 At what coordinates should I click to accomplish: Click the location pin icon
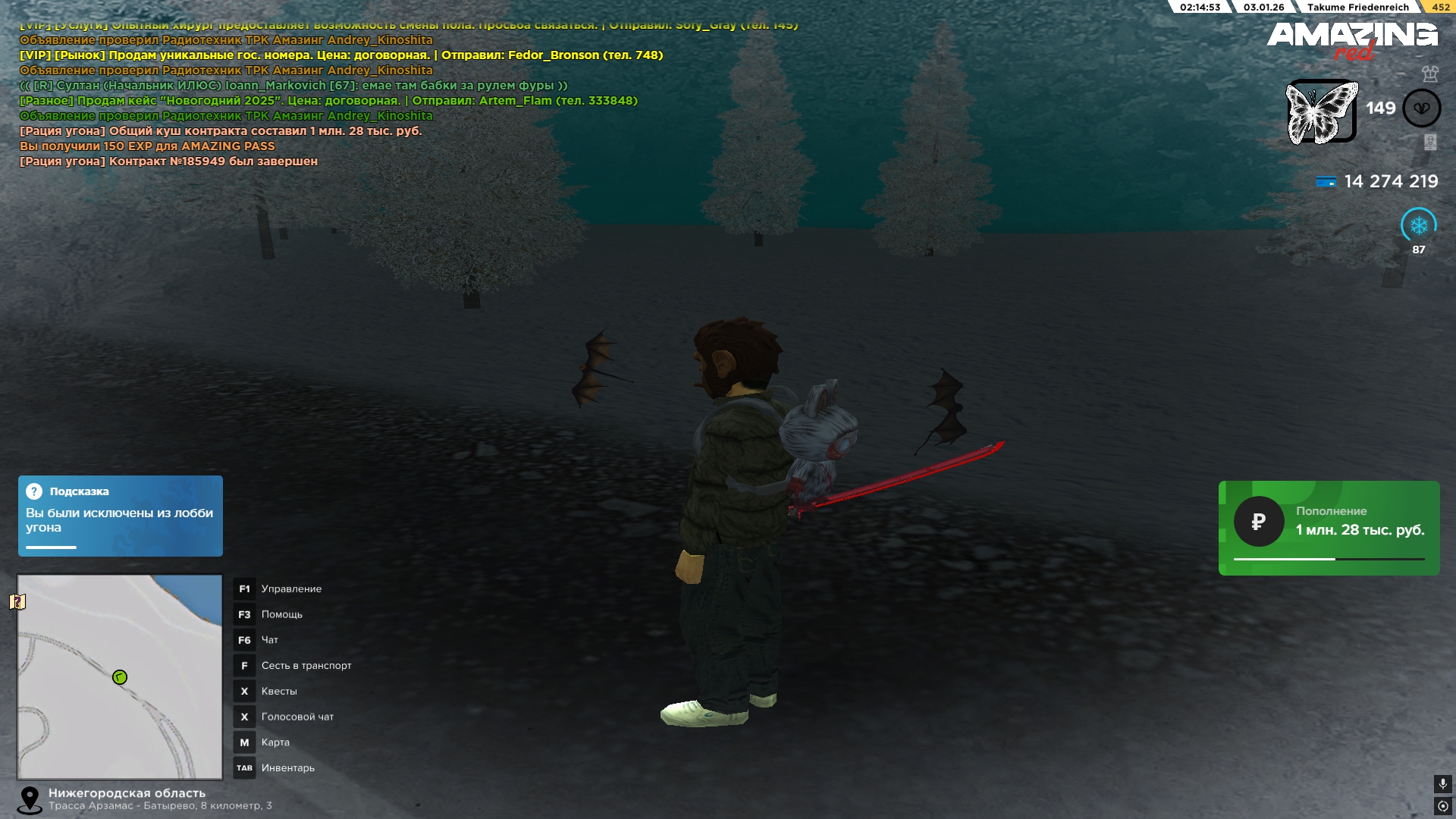pyautogui.click(x=30, y=799)
